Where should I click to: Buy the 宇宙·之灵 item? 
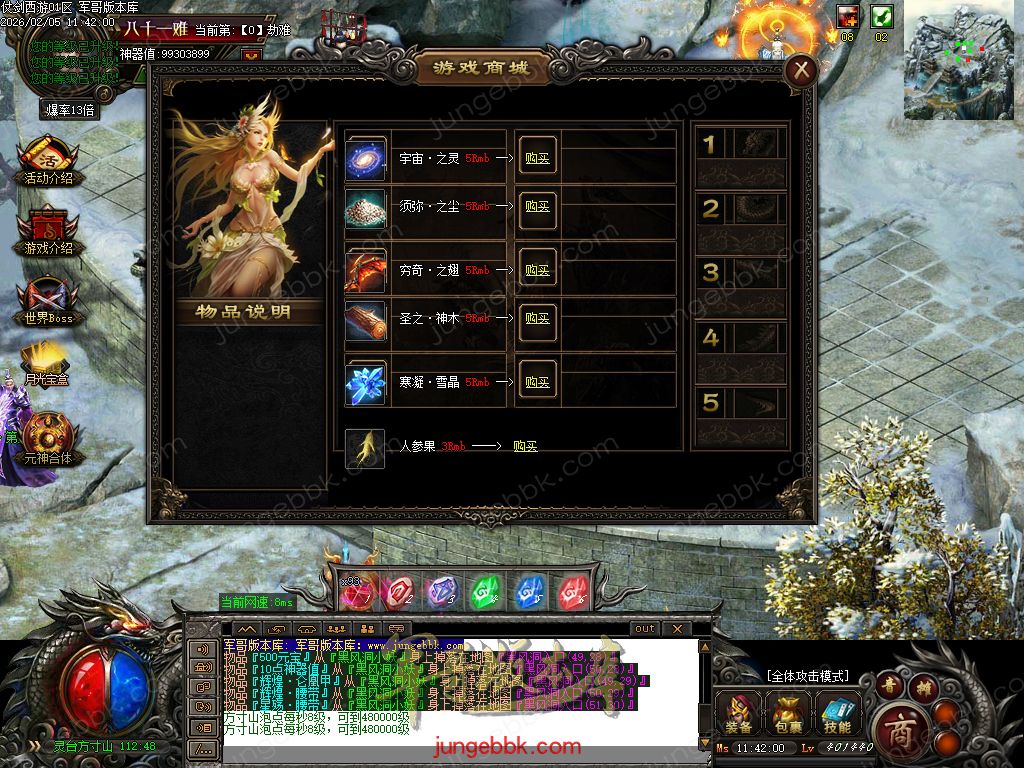point(537,159)
